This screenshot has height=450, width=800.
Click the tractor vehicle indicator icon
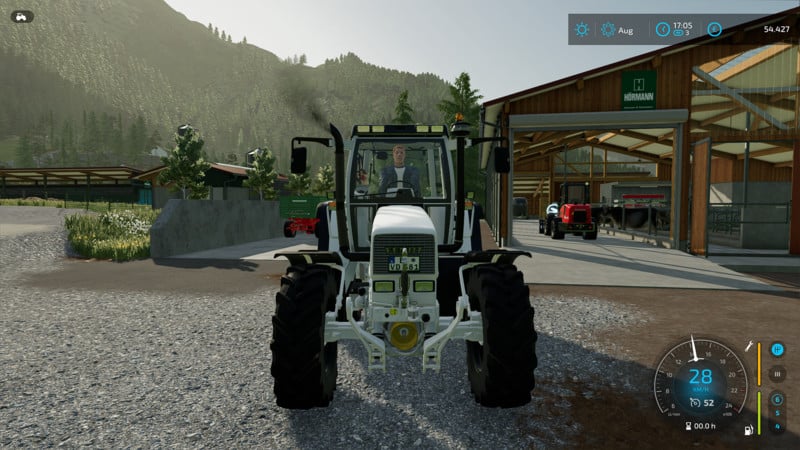(22, 16)
